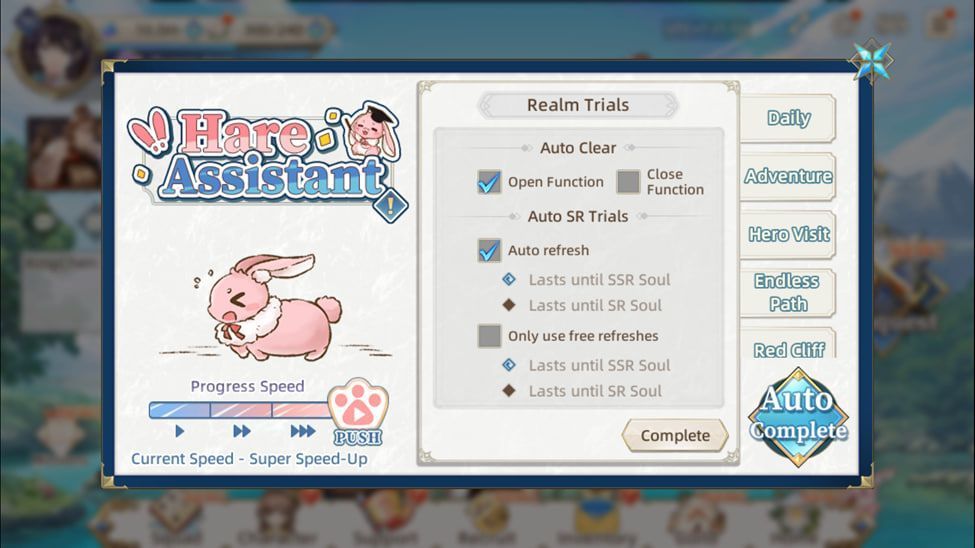The height and width of the screenshot is (548, 975).
Task: Show the Red Cliff tab
Action: pyautogui.click(x=788, y=348)
